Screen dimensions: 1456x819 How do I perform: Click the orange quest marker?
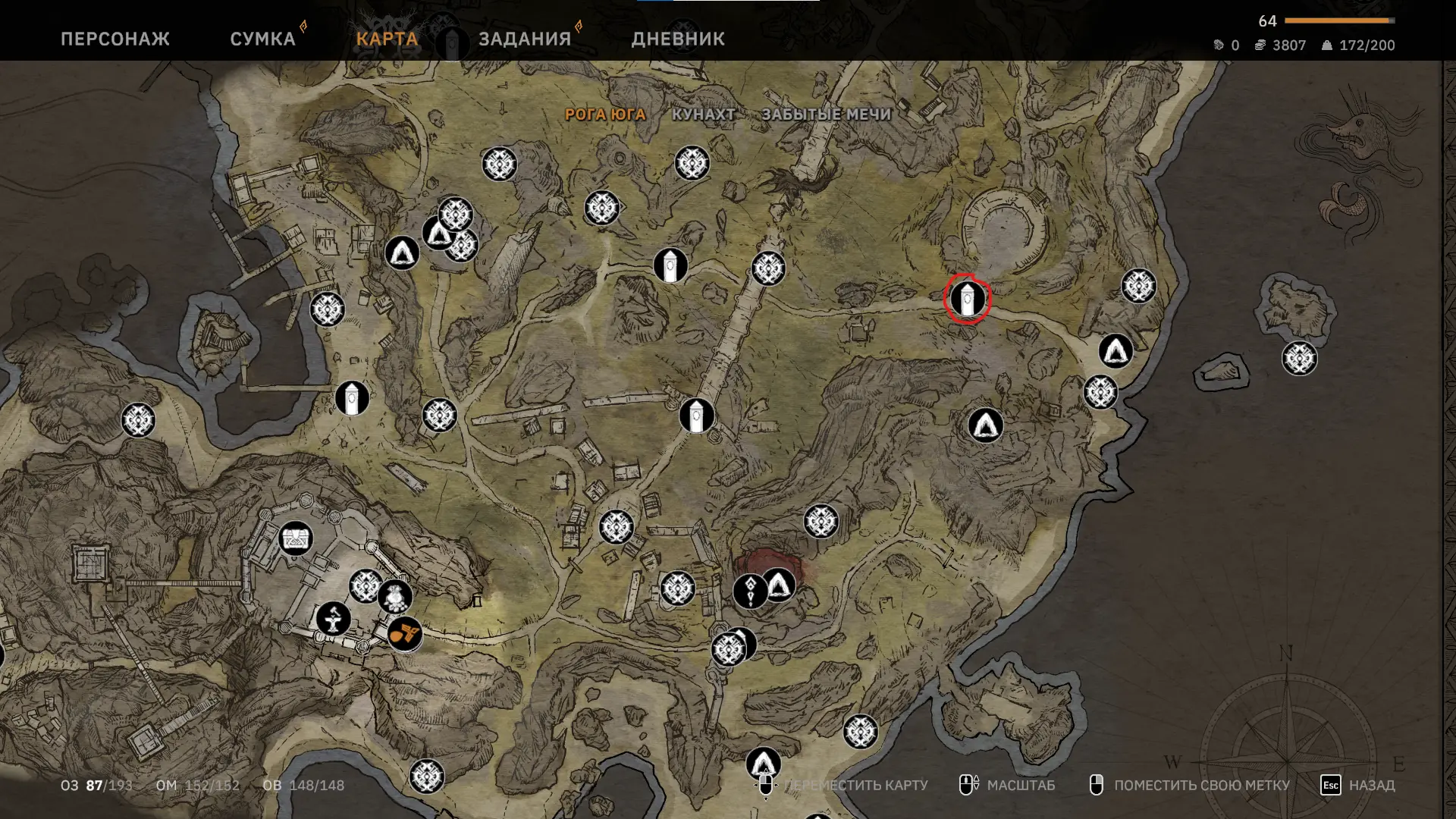(x=404, y=633)
